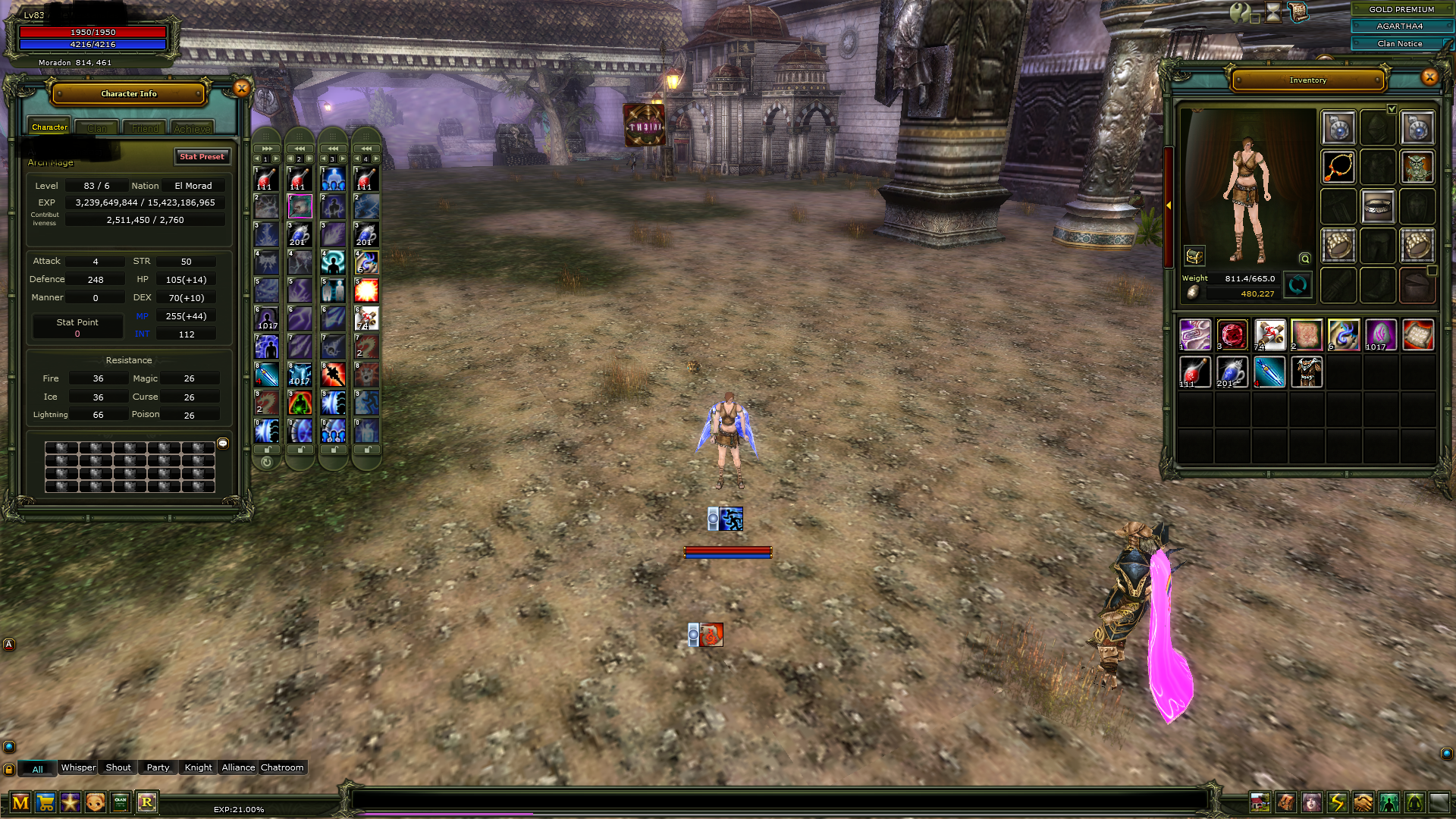The width and height of the screenshot is (1456, 819).
Task: Select the Whisper chat tab
Action: point(78,767)
